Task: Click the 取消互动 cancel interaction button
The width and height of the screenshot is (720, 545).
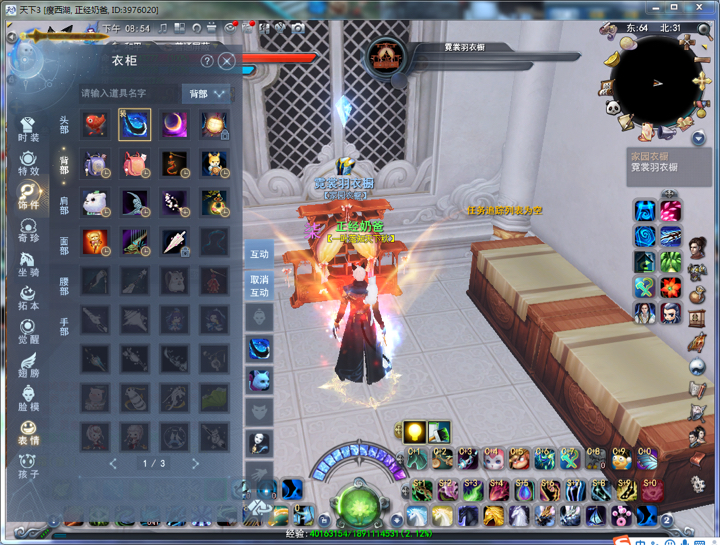Action: 259,286
